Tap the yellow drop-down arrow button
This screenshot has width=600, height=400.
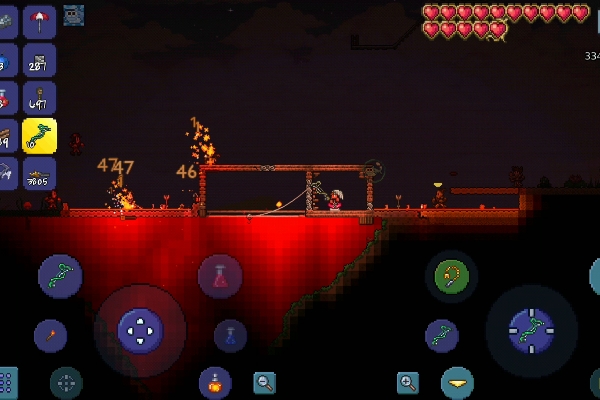point(458,382)
